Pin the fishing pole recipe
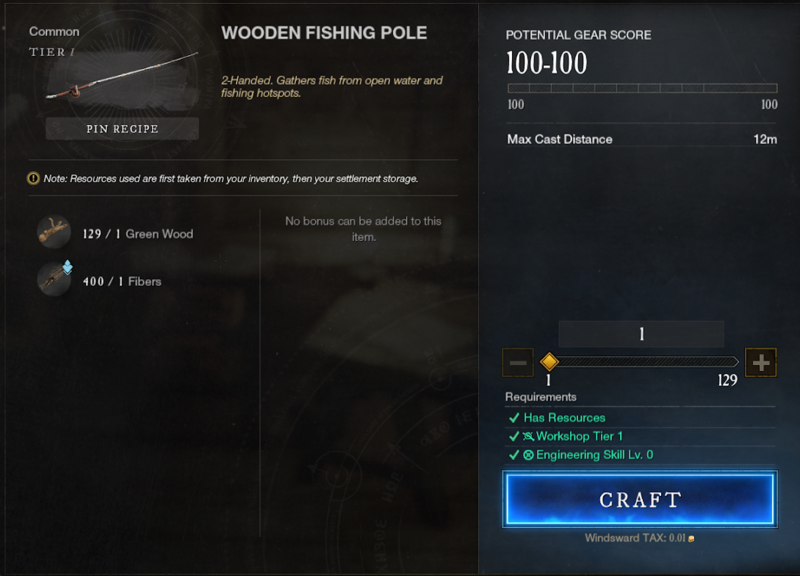 121,129
